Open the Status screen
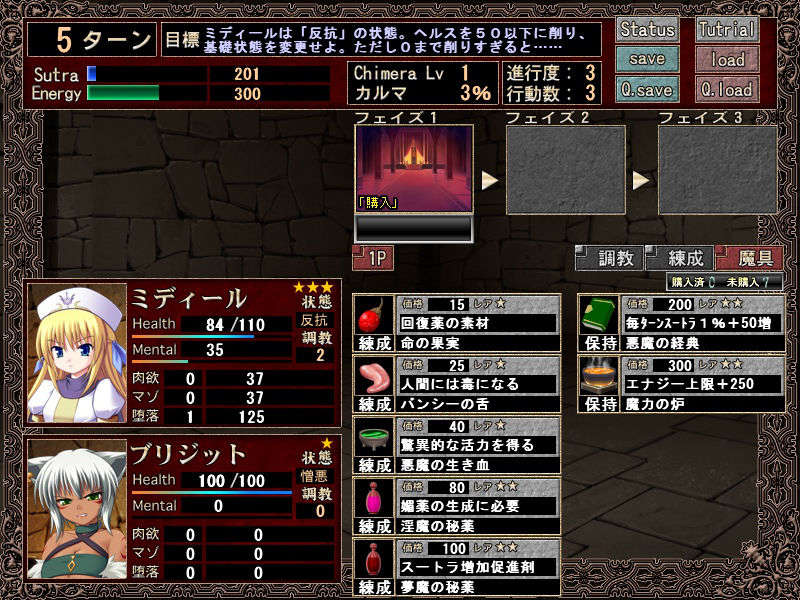The height and width of the screenshot is (600, 800). [x=647, y=29]
